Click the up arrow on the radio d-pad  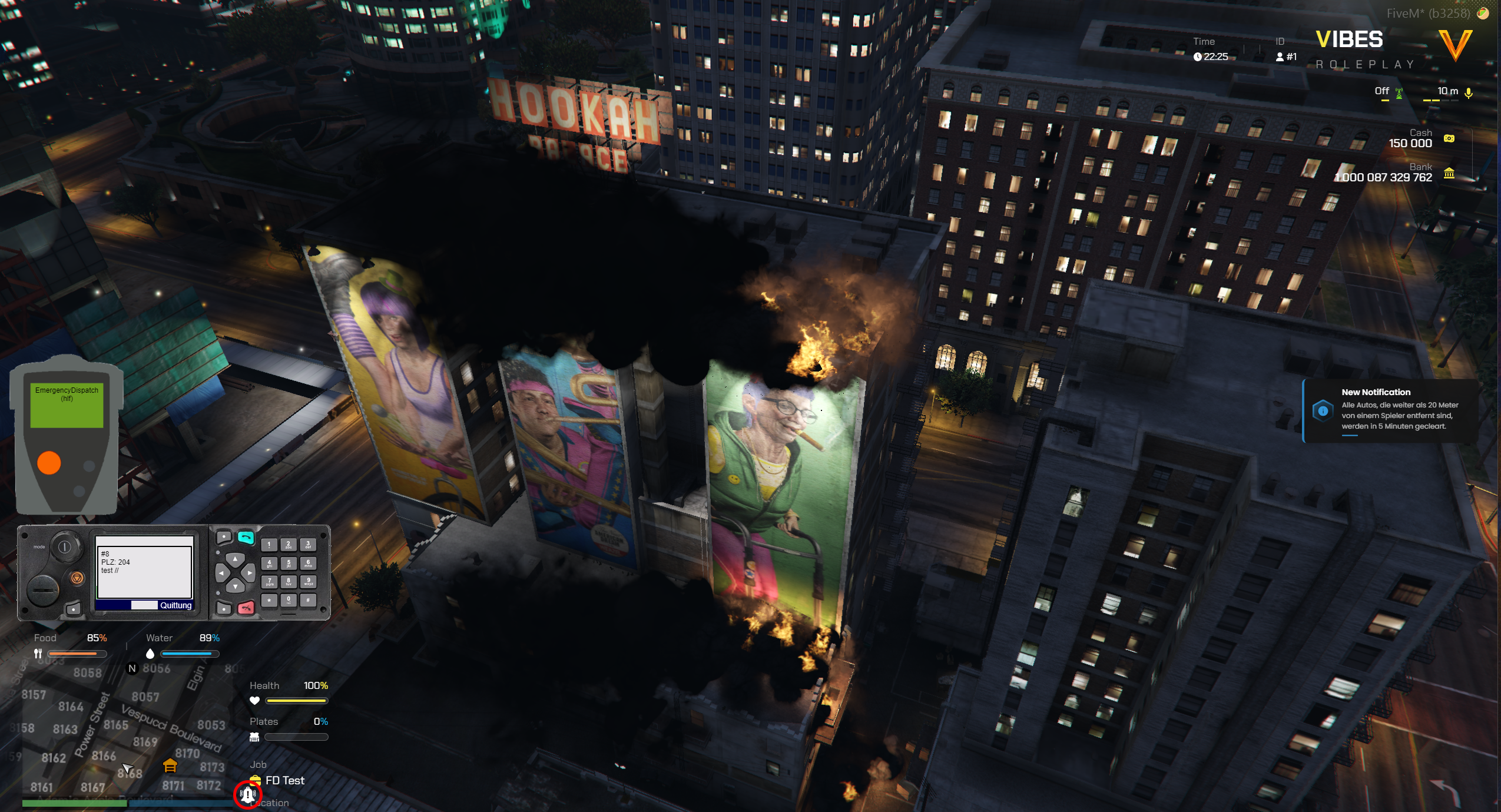coord(235,558)
